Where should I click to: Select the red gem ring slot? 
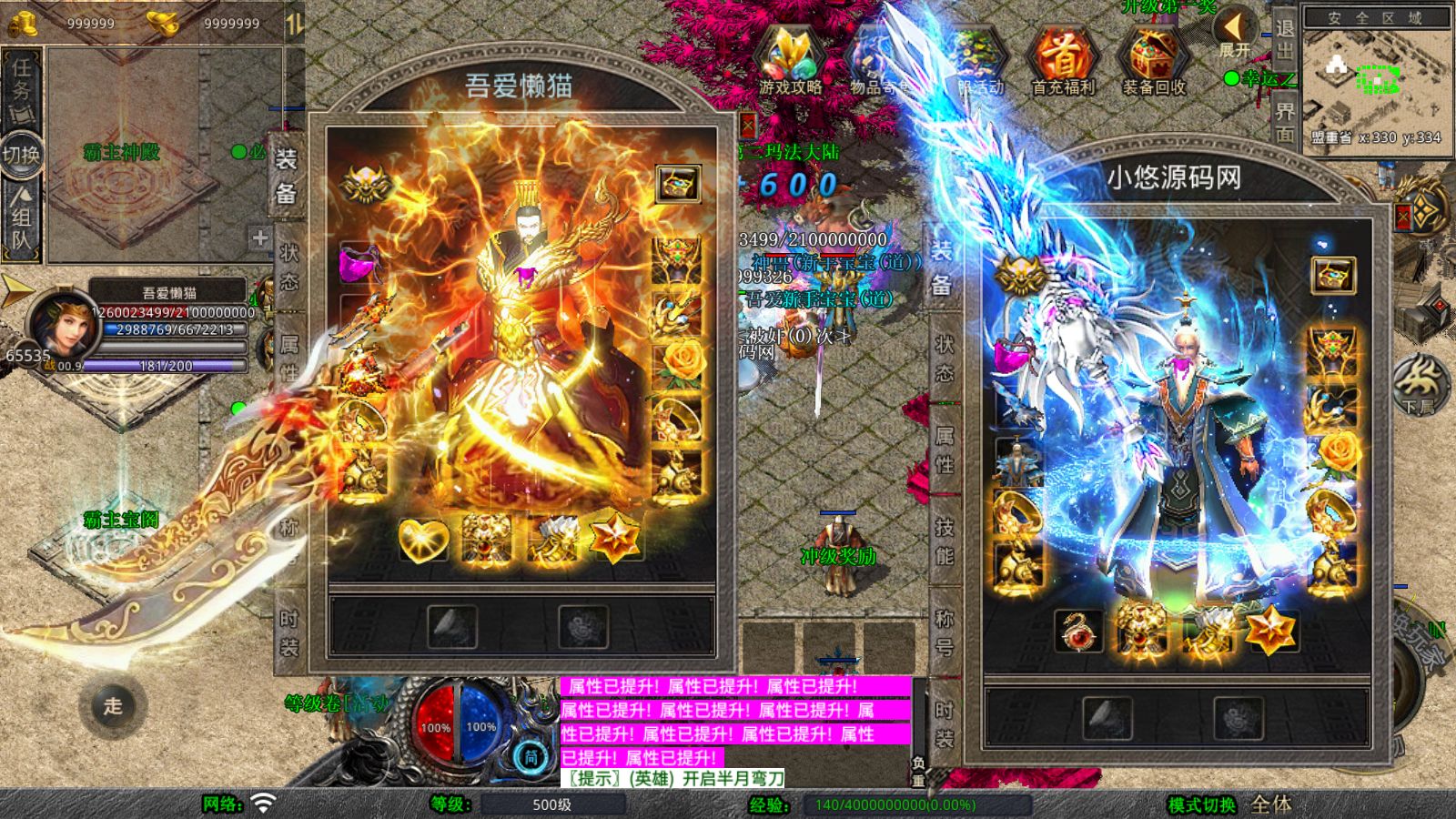(x=1078, y=631)
